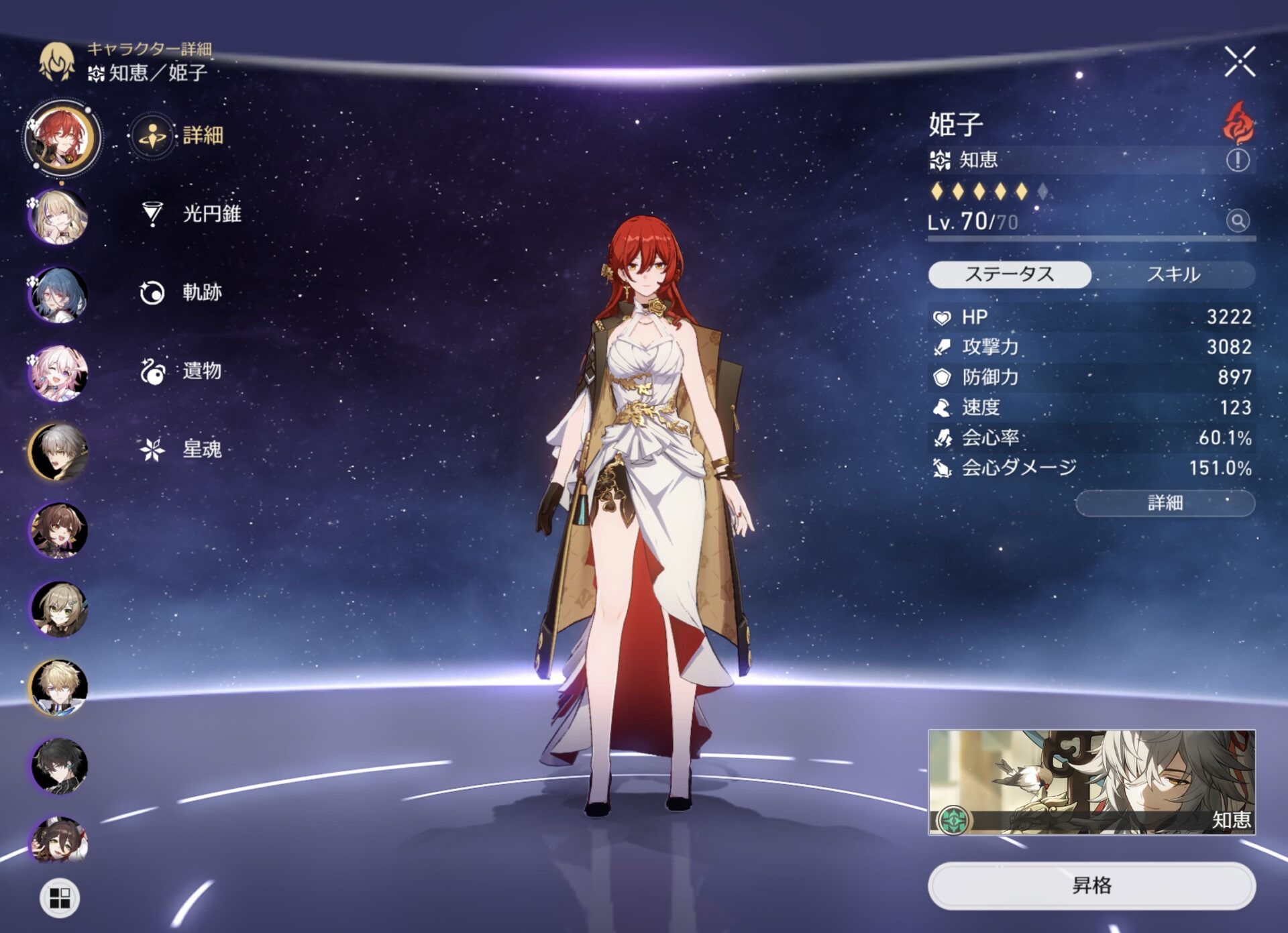Switch to the スキル tab

tap(1173, 274)
